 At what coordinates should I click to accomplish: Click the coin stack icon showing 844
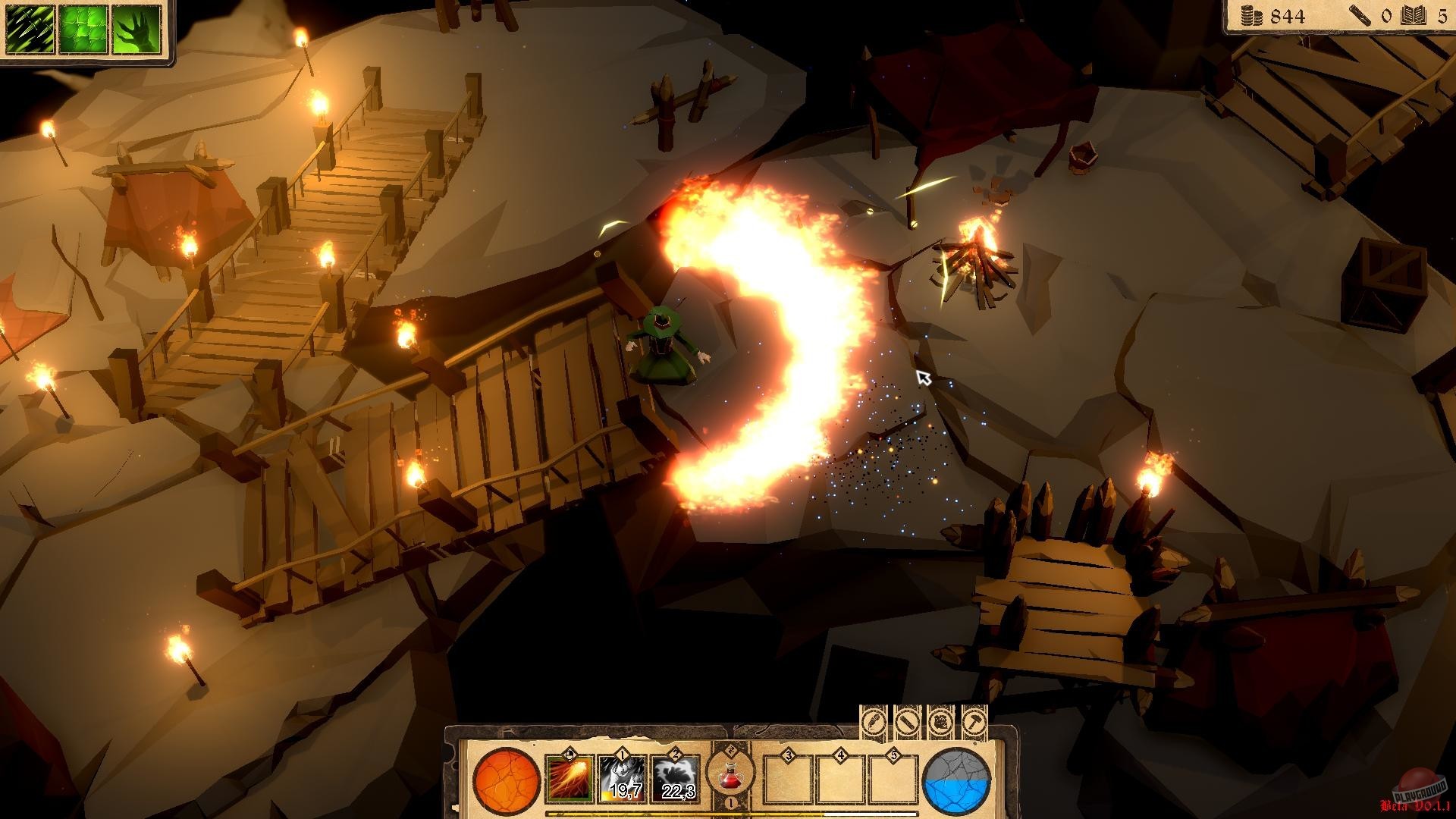pyautogui.click(x=1253, y=15)
